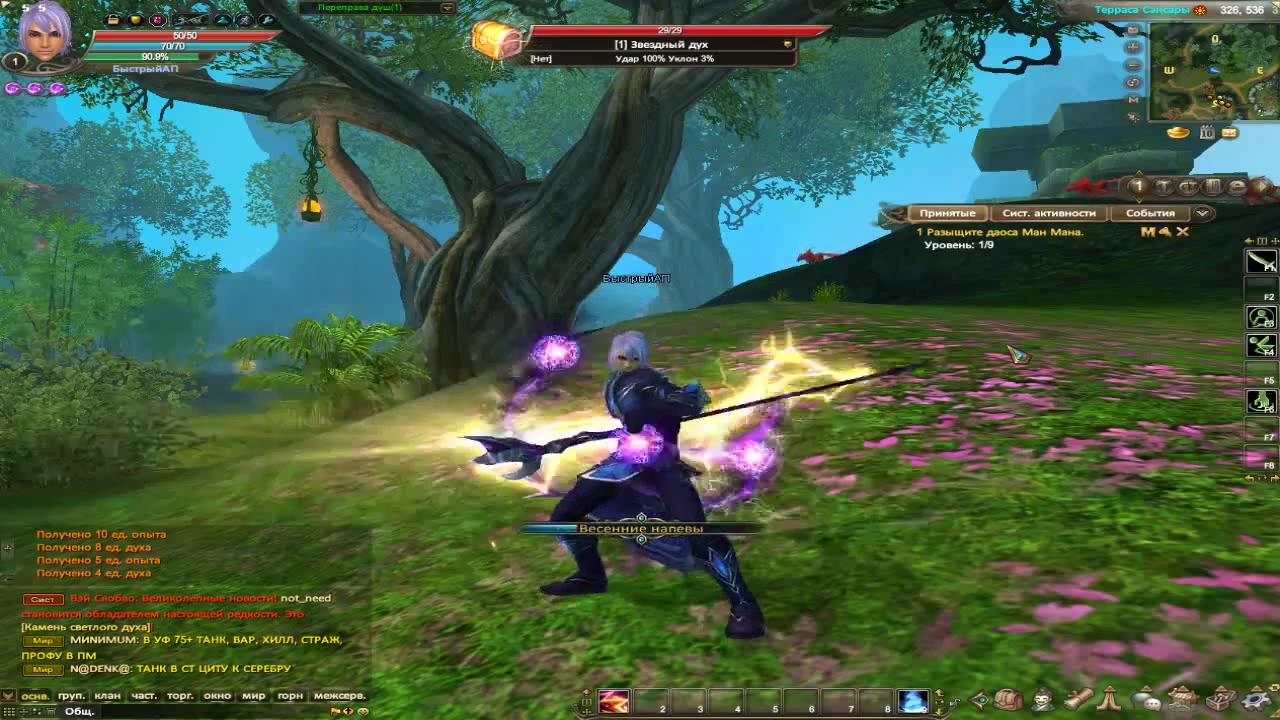The image size is (1280, 720).
Task: Click the treasure chest icon by target frame
Action: click(496, 42)
